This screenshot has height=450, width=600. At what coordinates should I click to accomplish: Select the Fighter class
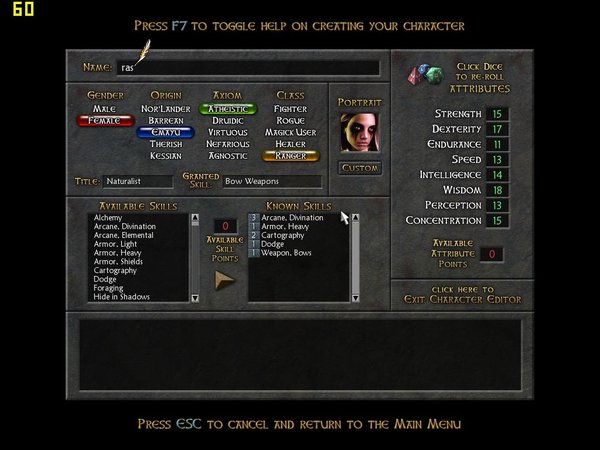click(290, 108)
